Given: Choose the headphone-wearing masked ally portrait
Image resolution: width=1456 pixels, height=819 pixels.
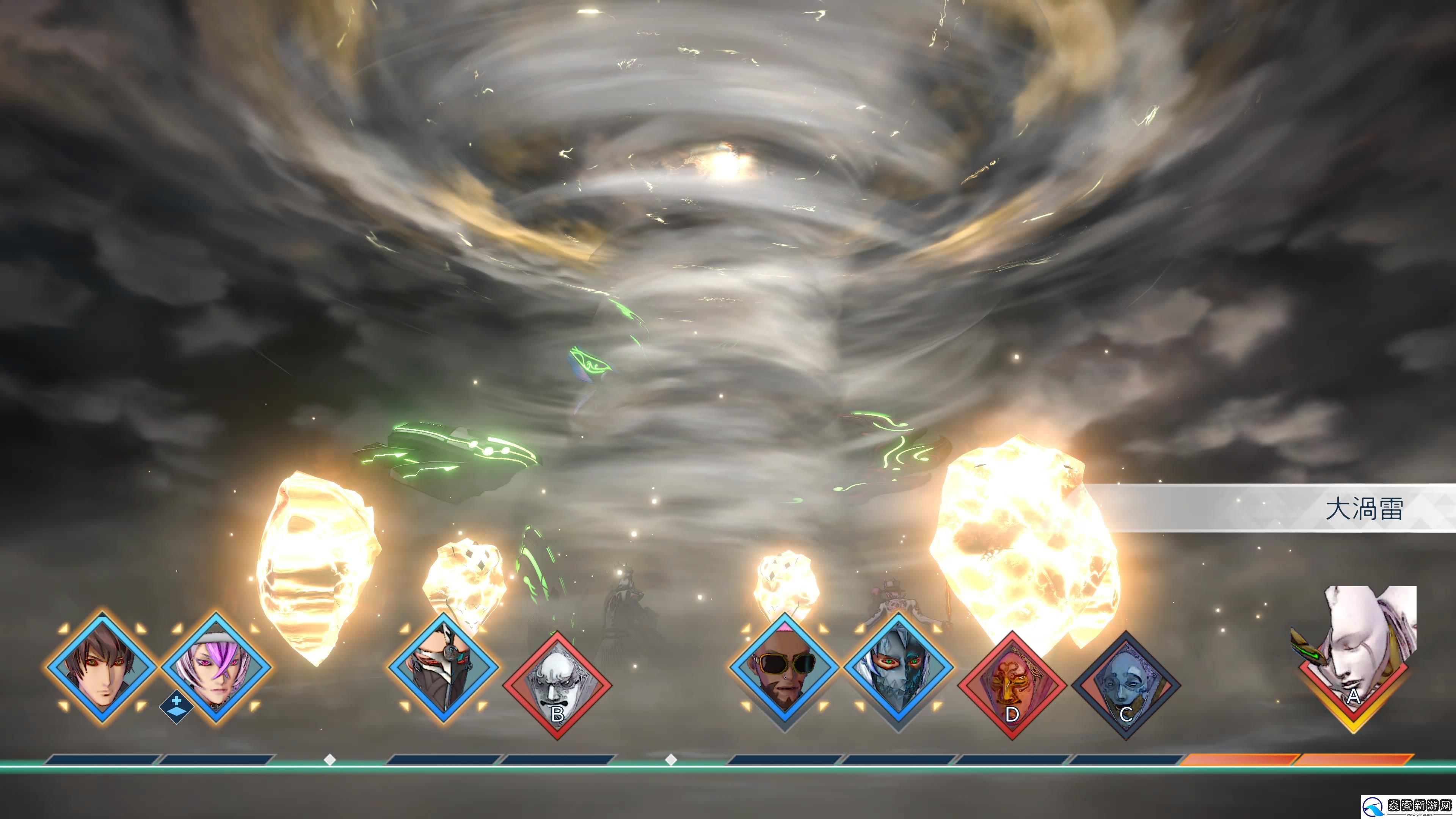Looking at the screenshot, I should 443,667.
